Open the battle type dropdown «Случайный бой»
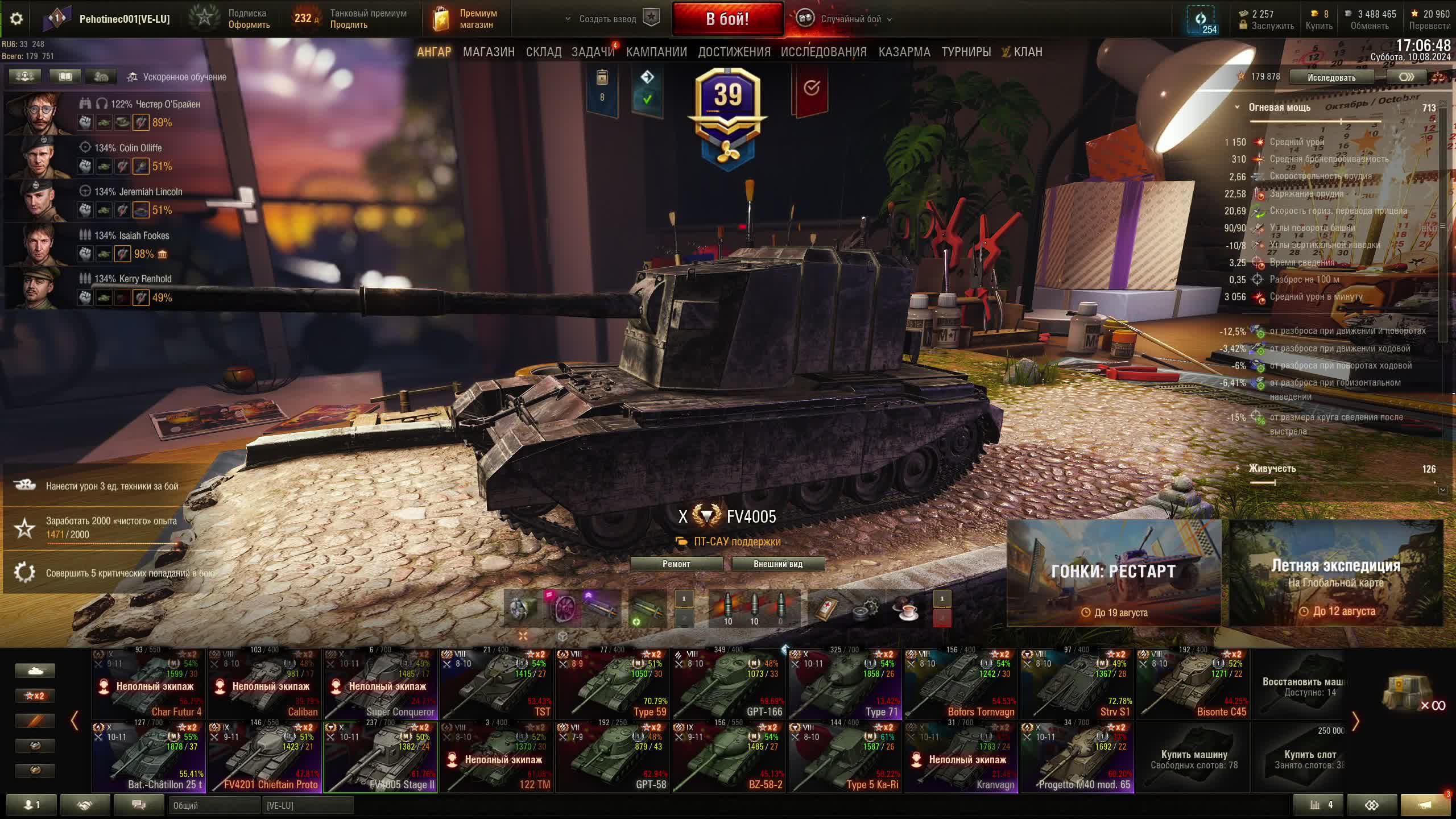Viewport: 1456px width, 819px height. 851,19
